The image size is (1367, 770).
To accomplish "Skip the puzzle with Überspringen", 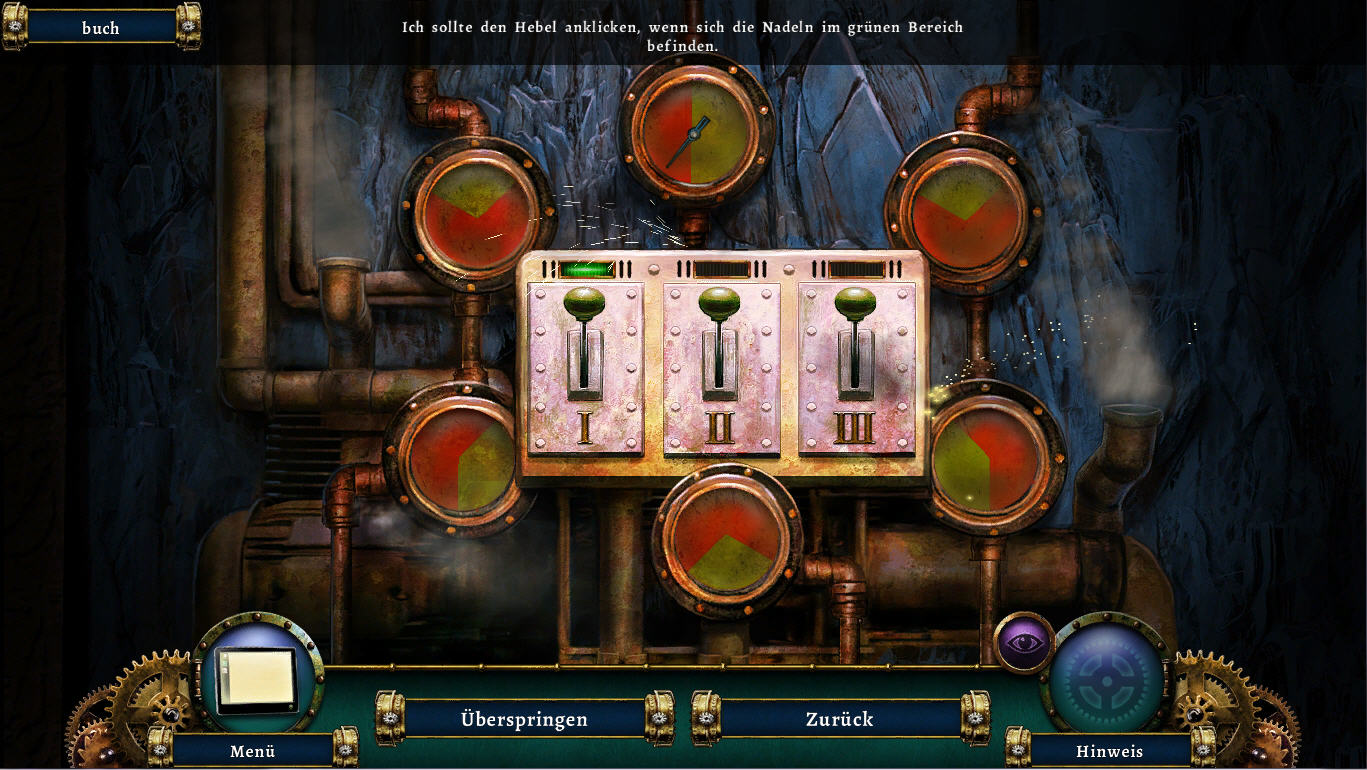I will (524, 719).
